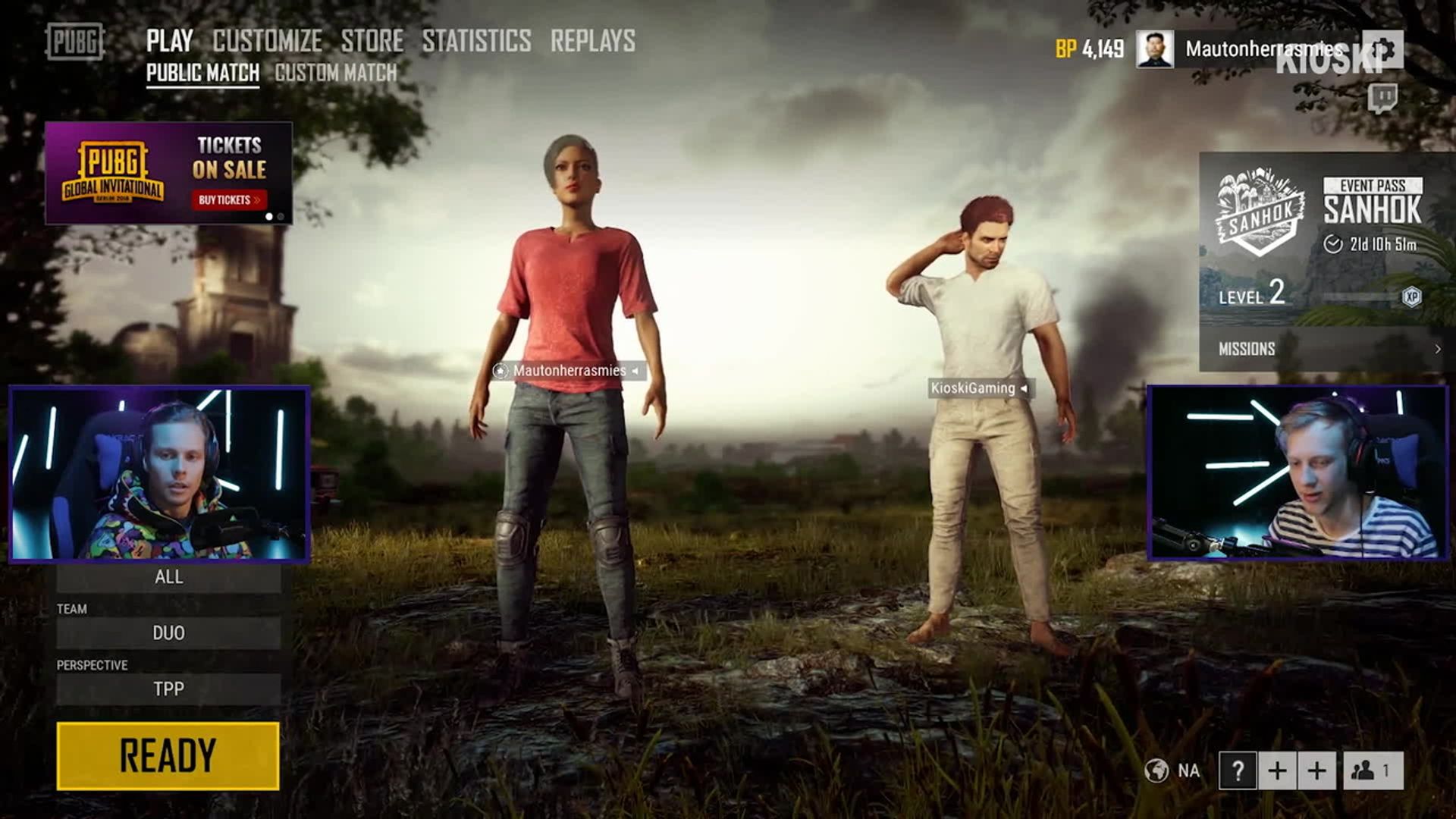Open the friends list icon
The height and width of the screenshot is (819, 1456).
[x=1373, y=771]
